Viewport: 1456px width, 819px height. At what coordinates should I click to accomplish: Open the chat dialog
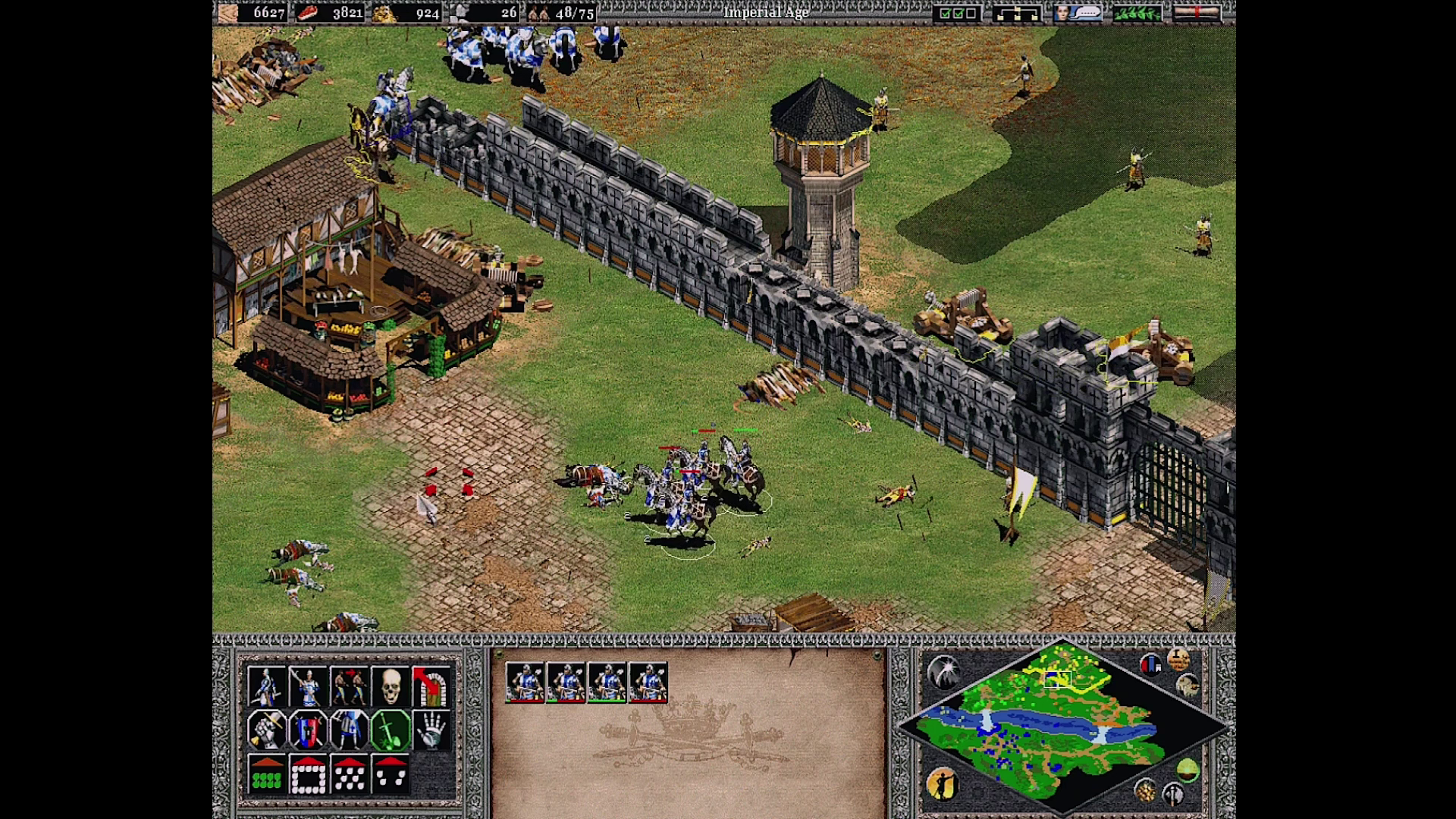tap(1078, 13)
